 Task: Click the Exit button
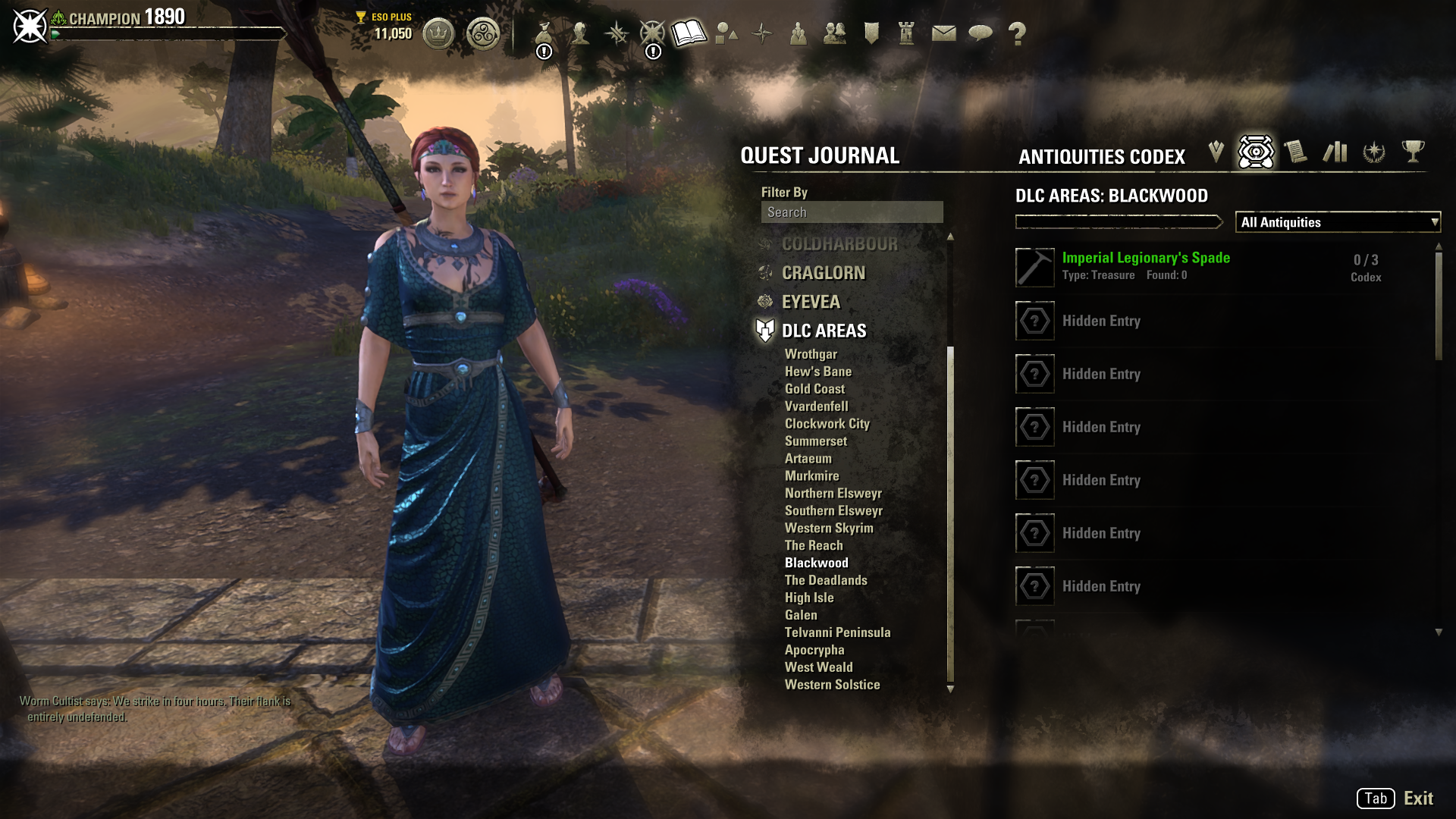point(1417,798)
